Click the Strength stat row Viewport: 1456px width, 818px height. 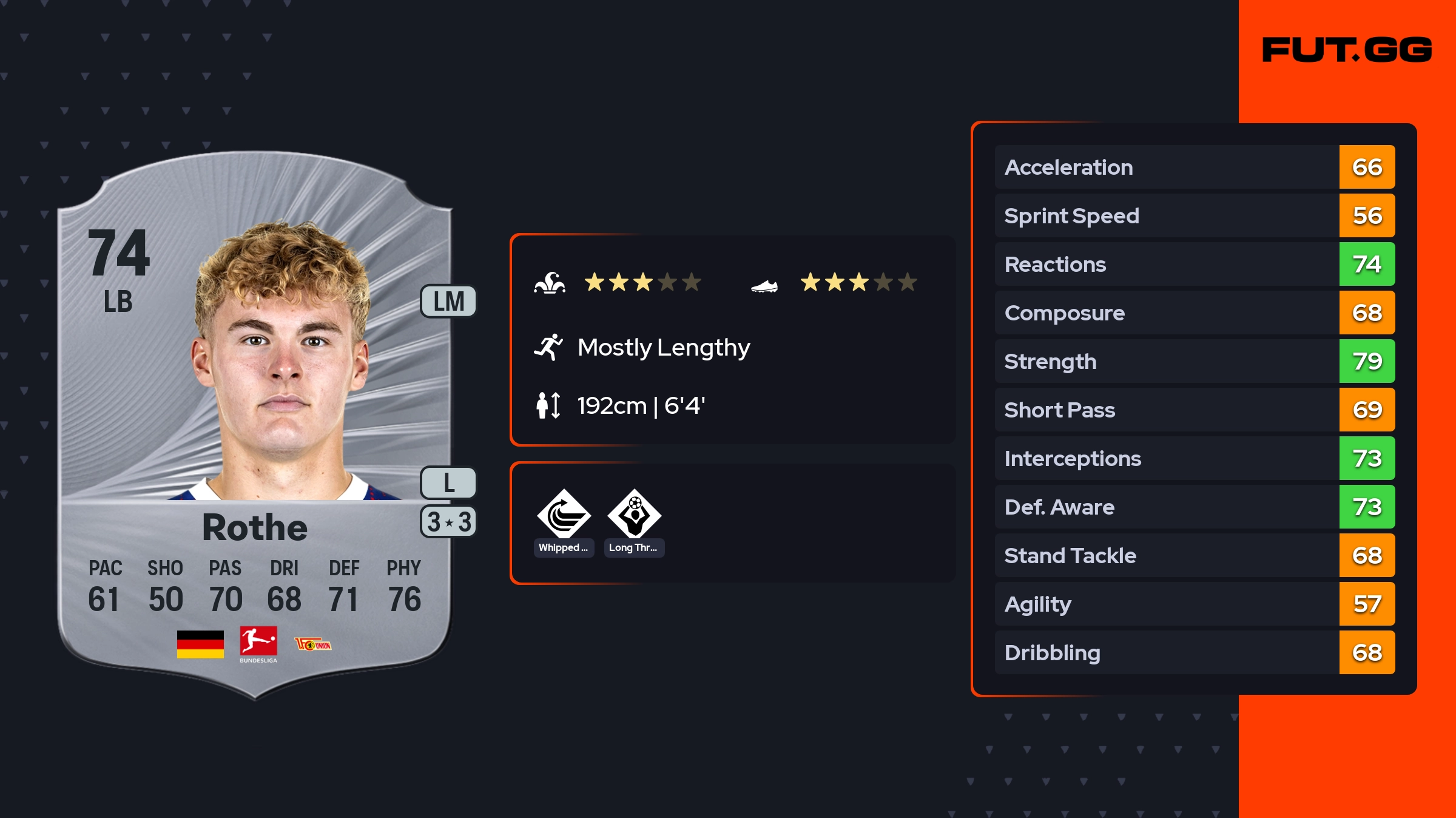[1195, 361]
